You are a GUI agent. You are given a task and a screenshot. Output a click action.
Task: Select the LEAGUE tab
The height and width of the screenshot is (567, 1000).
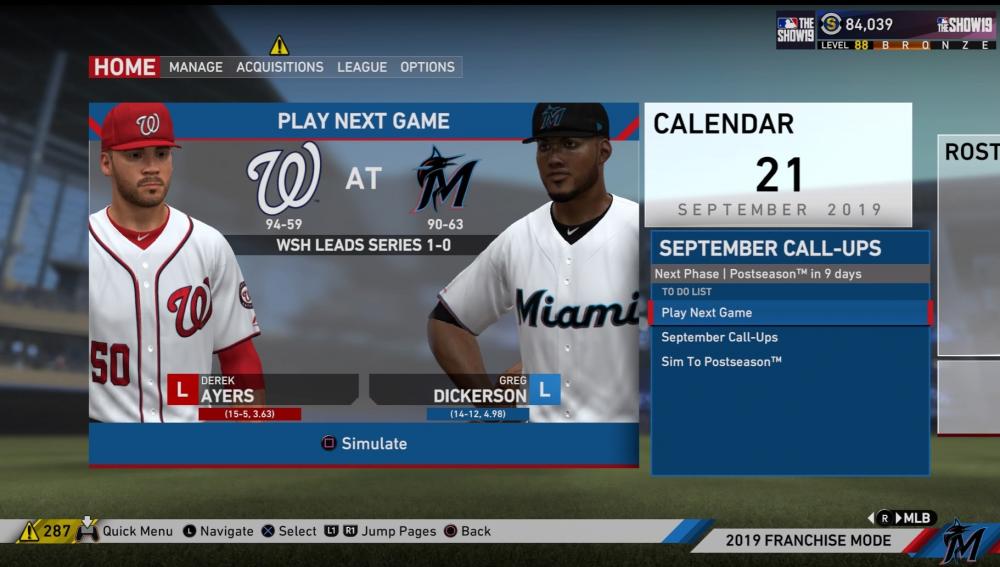(362, 67)
